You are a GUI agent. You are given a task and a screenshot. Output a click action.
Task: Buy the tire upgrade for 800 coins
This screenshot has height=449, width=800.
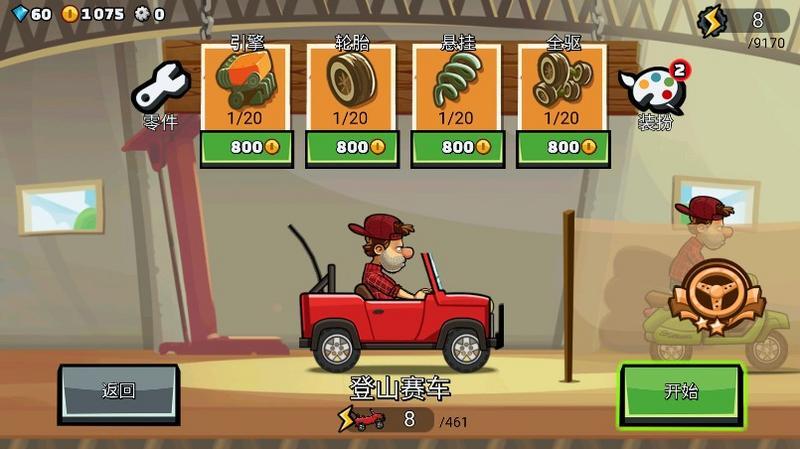[x=350, y=147]
